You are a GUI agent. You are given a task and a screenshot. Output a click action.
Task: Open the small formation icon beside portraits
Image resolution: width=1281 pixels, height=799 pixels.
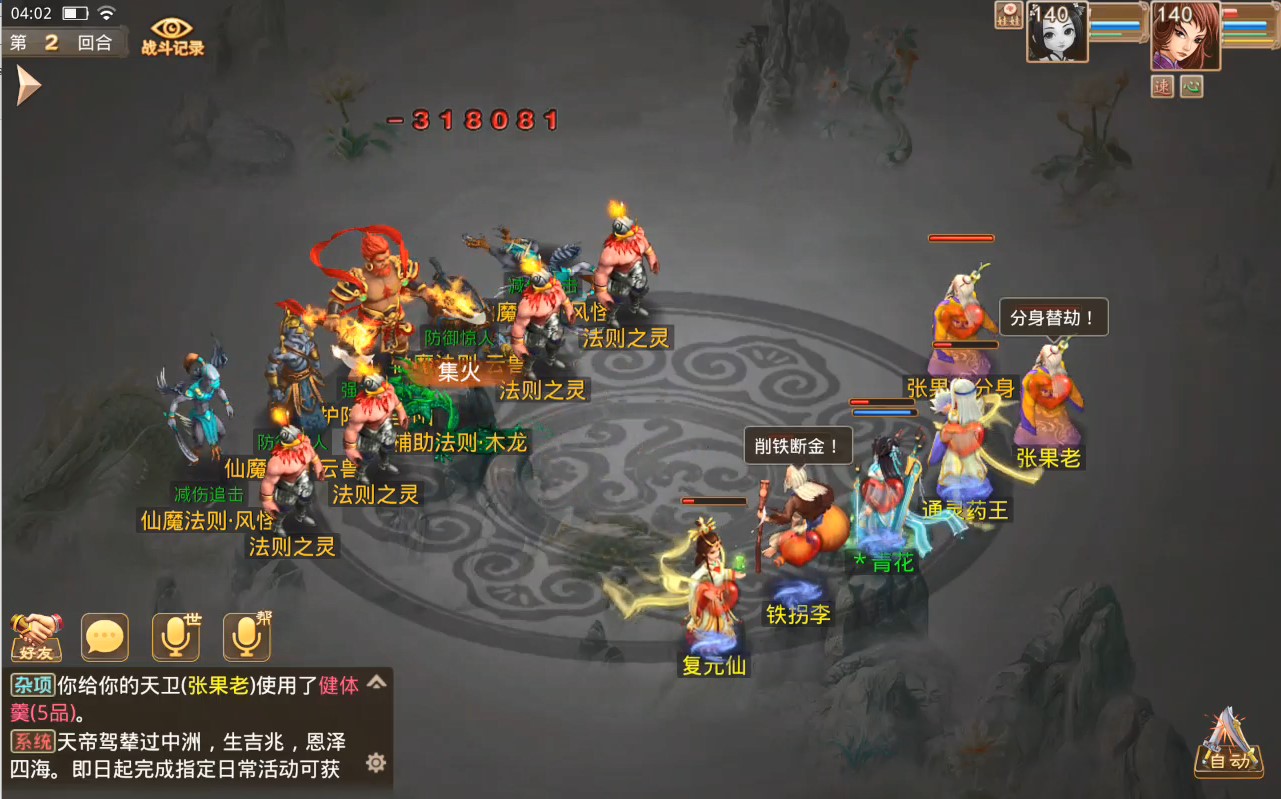(1008, 15)
